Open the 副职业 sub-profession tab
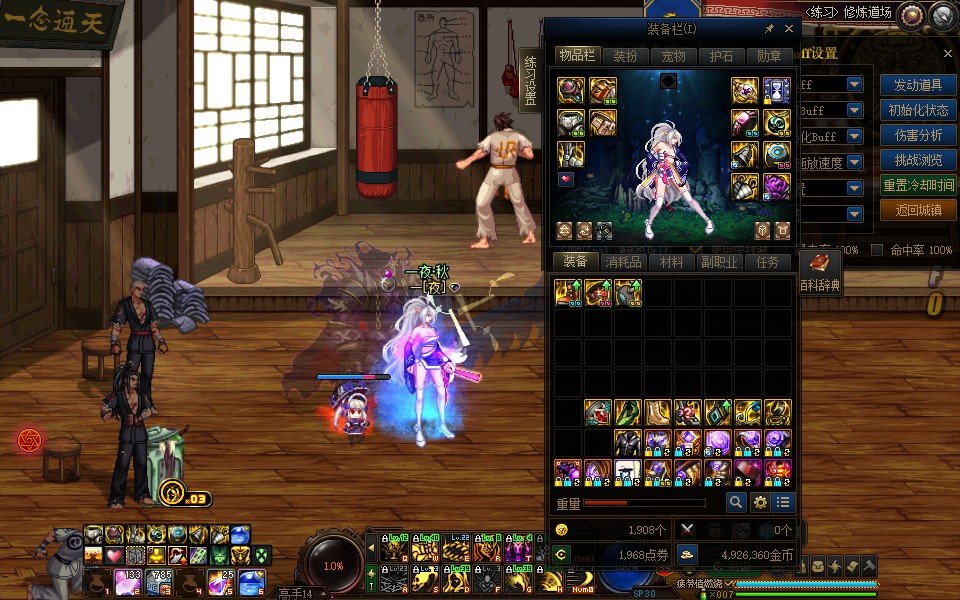This screenshot has width=960, height=600. click(x=719, y=262)
